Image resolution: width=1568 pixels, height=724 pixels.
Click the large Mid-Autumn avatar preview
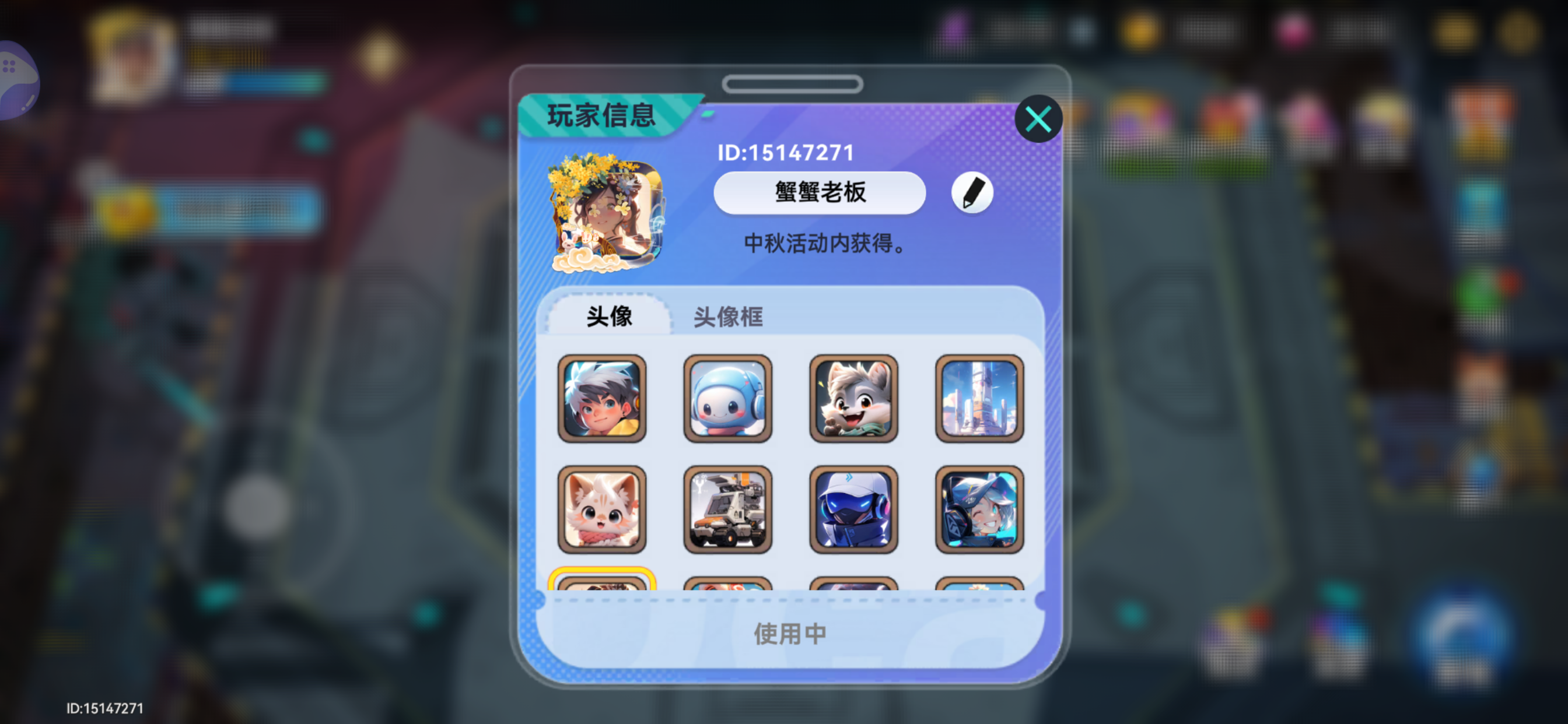pyautogui.click(x=605, y=216)
